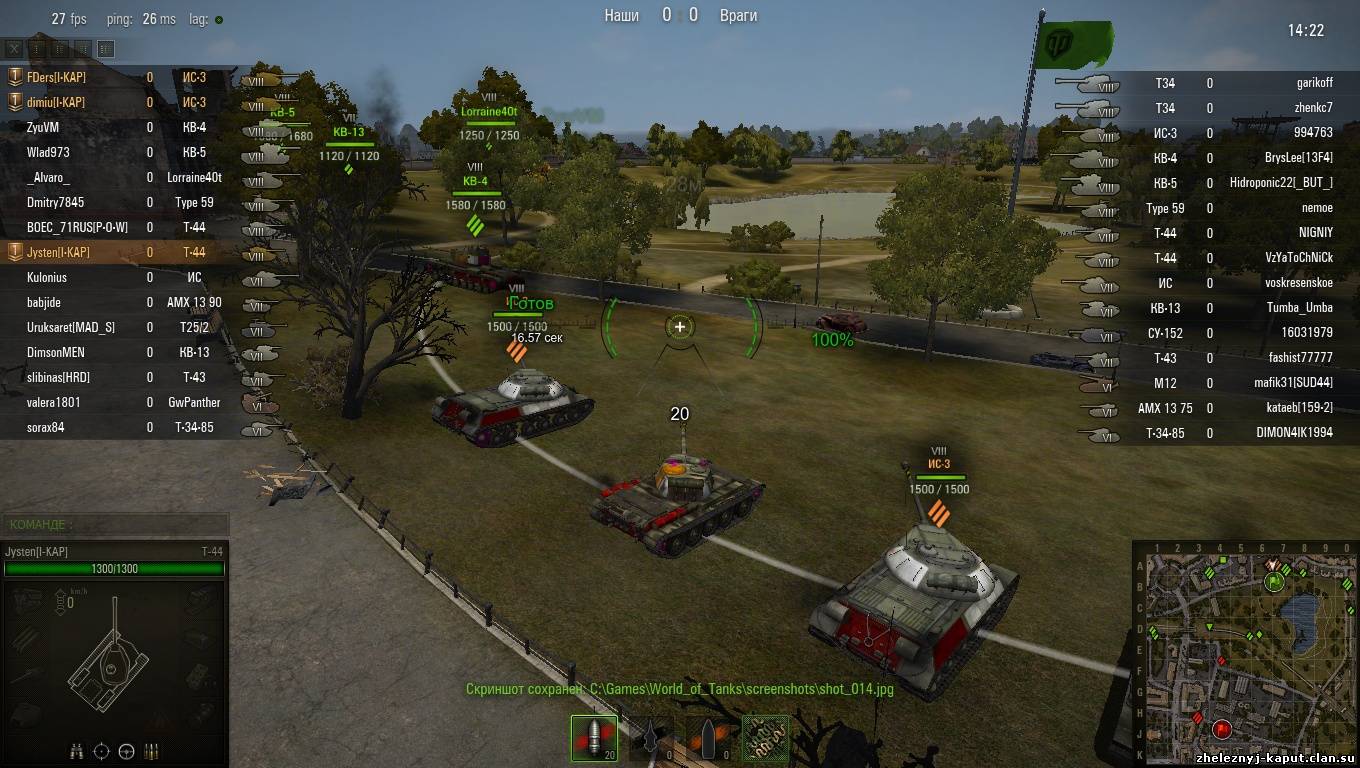
Task: Select the armor-piercing shell slot with 20 rounds
Action: tap(594, 738)
